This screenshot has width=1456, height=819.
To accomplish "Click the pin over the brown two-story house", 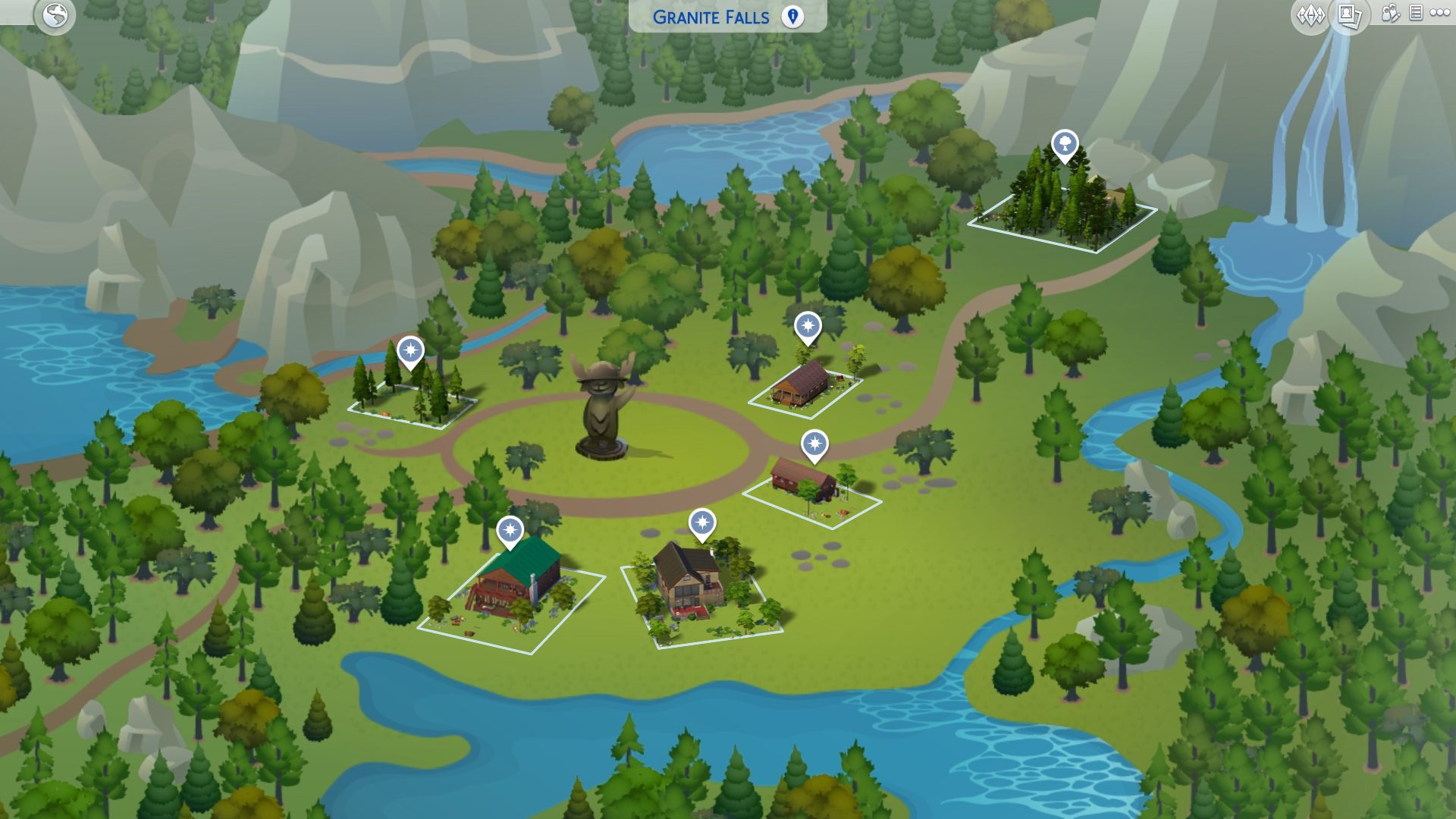I will pos(704,523).
